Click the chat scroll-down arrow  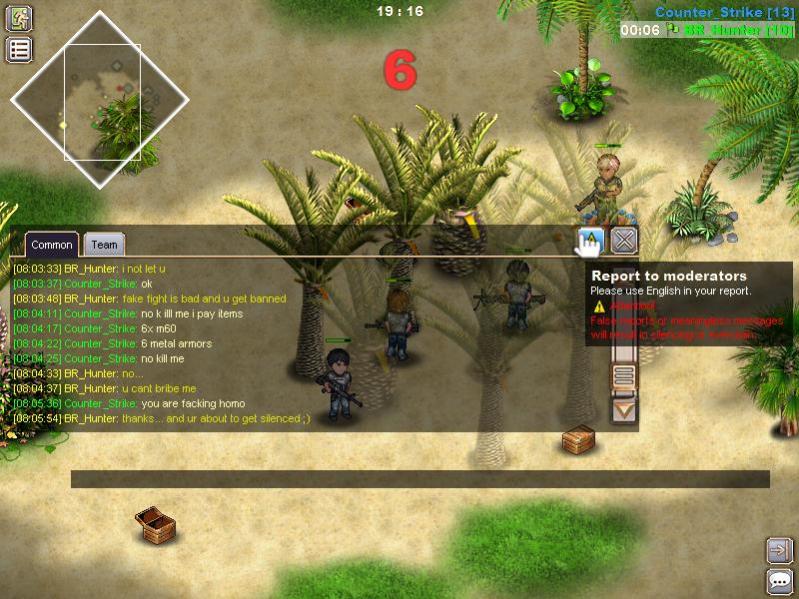point(624,409)
